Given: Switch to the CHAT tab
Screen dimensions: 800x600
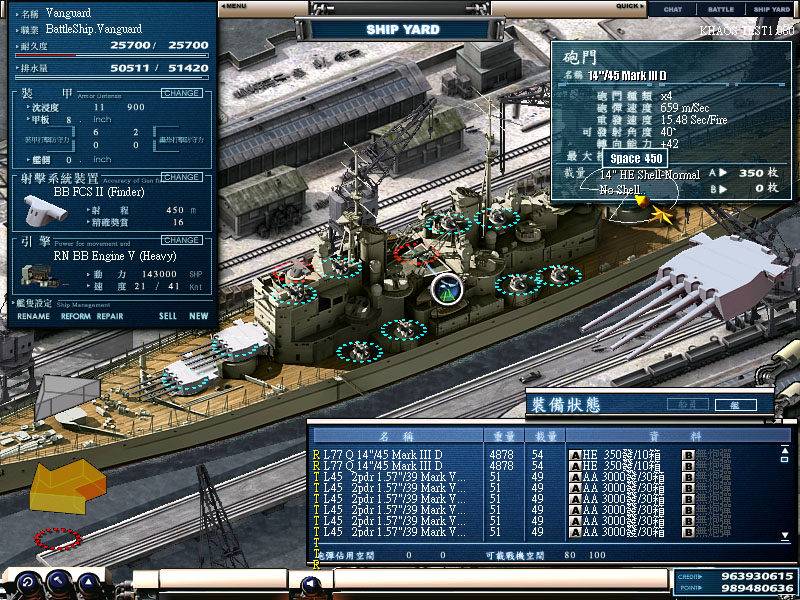Looking at the screenshot, I should [673, 9].
